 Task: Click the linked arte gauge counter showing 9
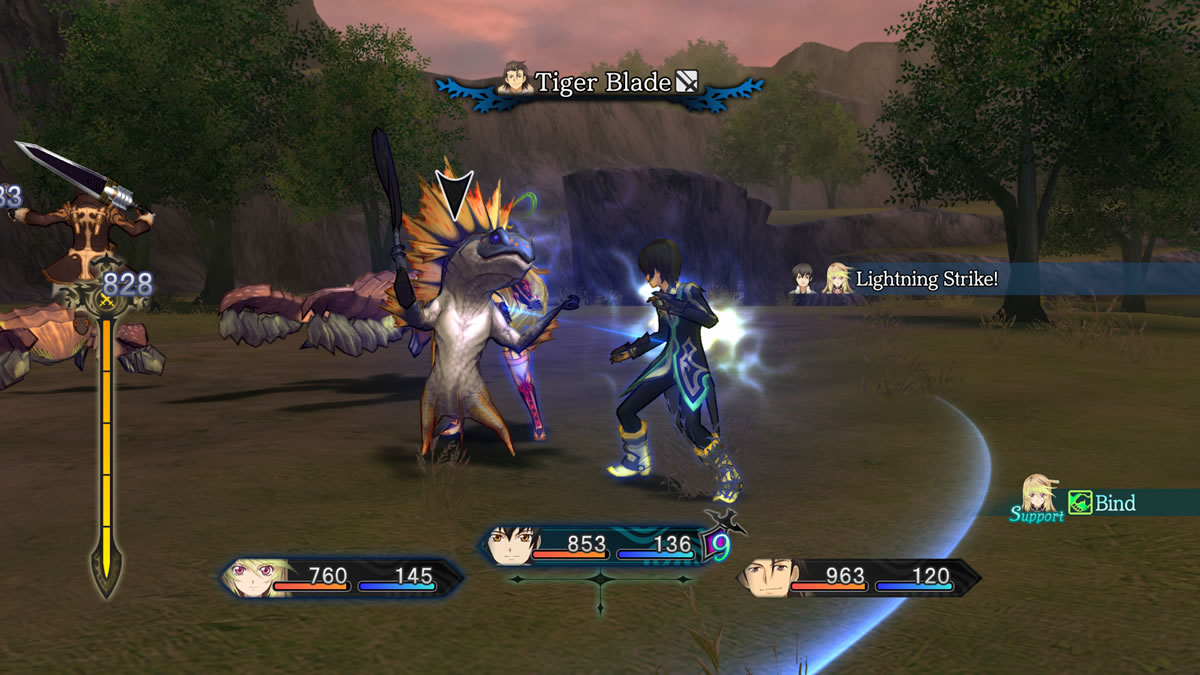pos(720,547)
